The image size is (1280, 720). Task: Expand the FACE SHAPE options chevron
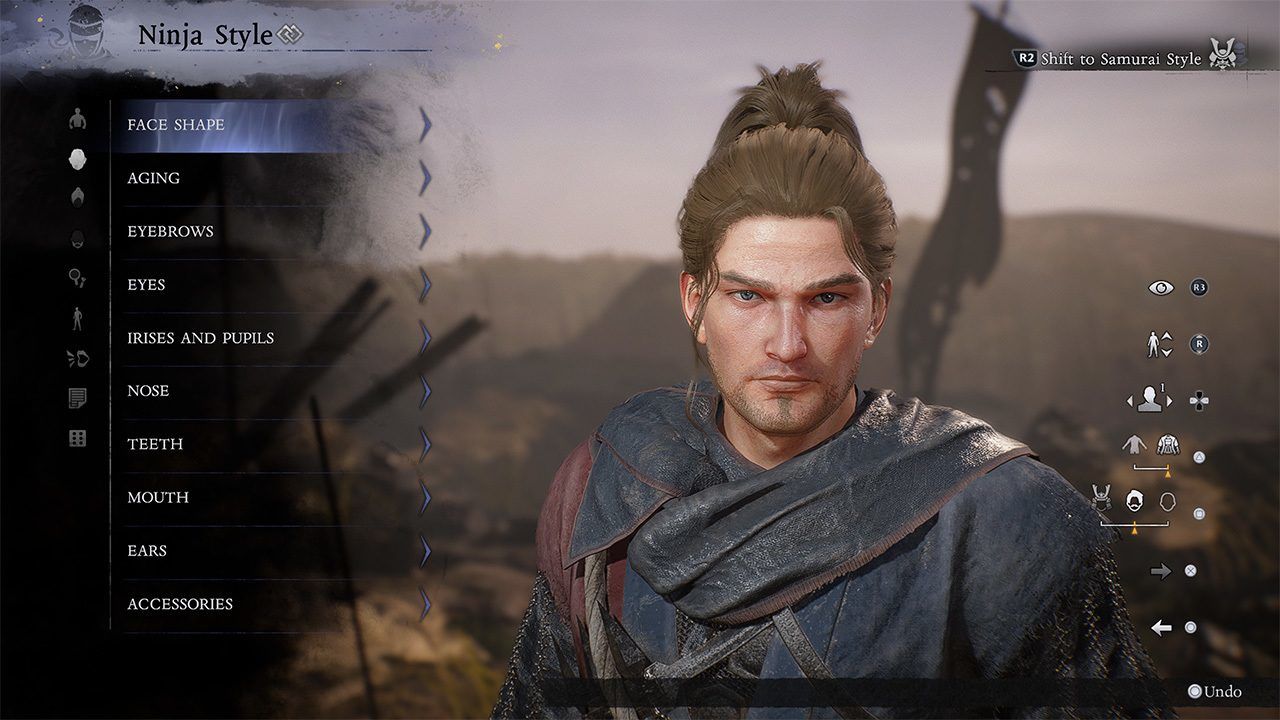point(427,124)
